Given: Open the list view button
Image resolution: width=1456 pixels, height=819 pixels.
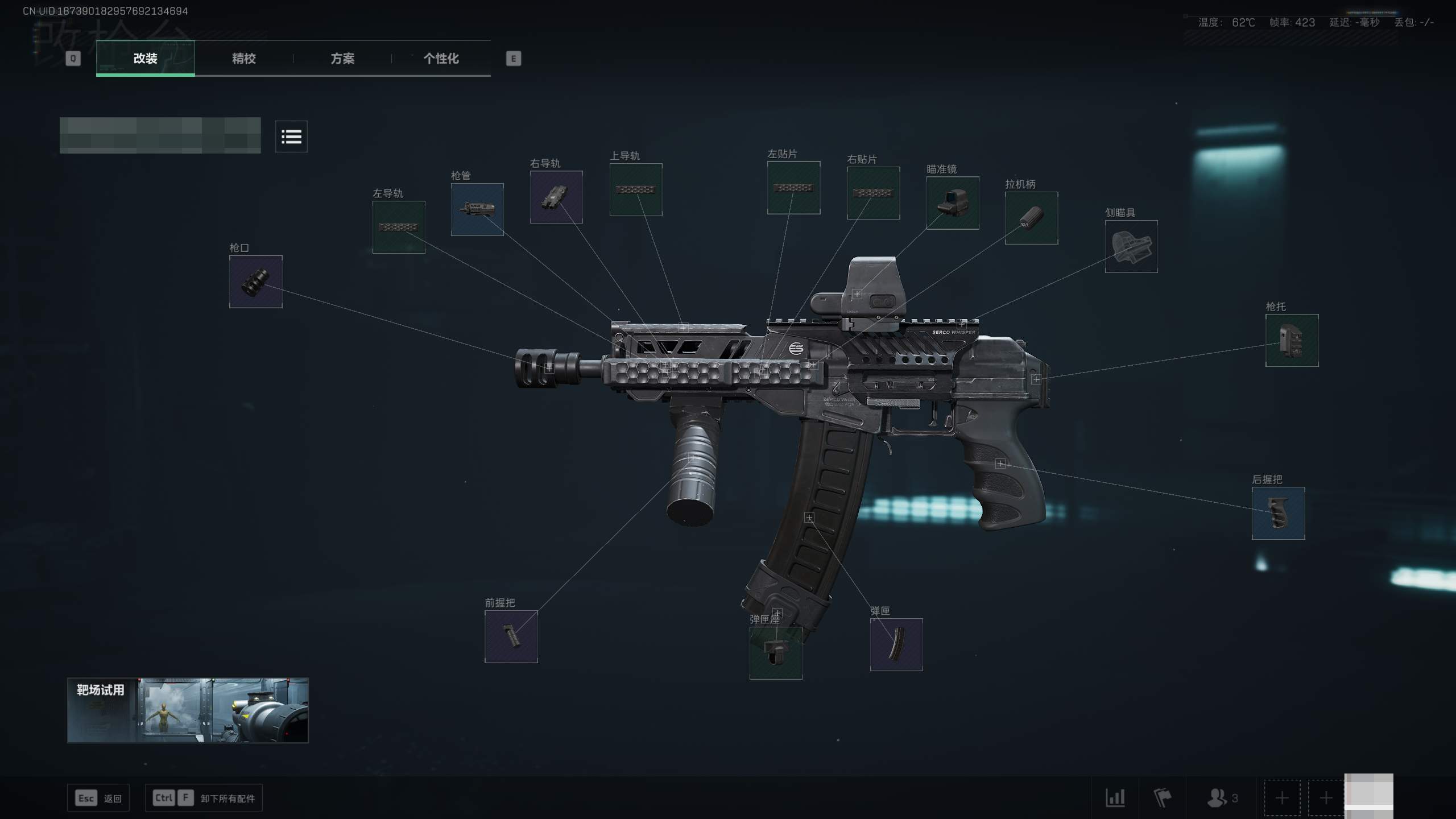Looking at the screenshot, I should (x=291, y=136).
